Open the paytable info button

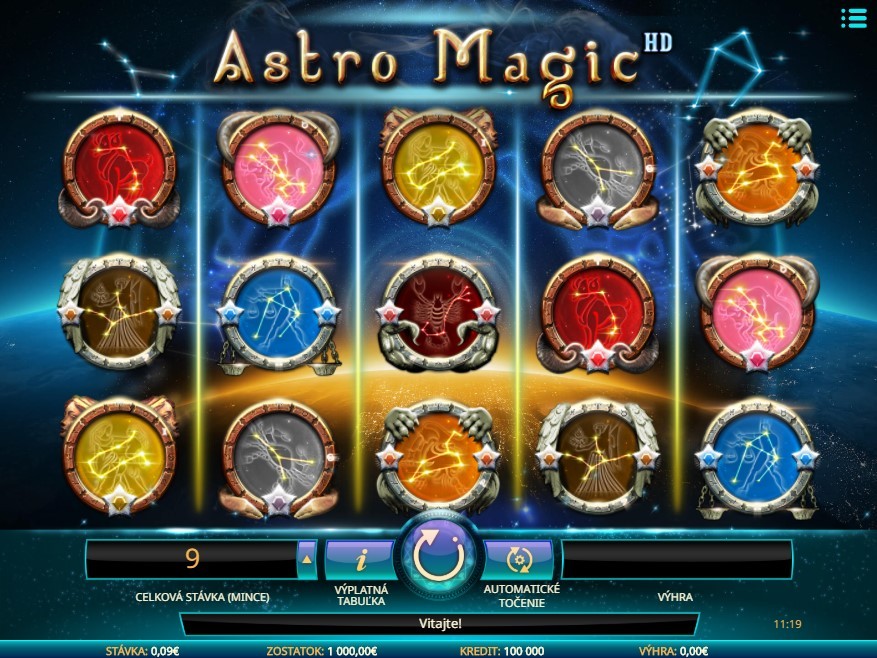tap(360, 559)
